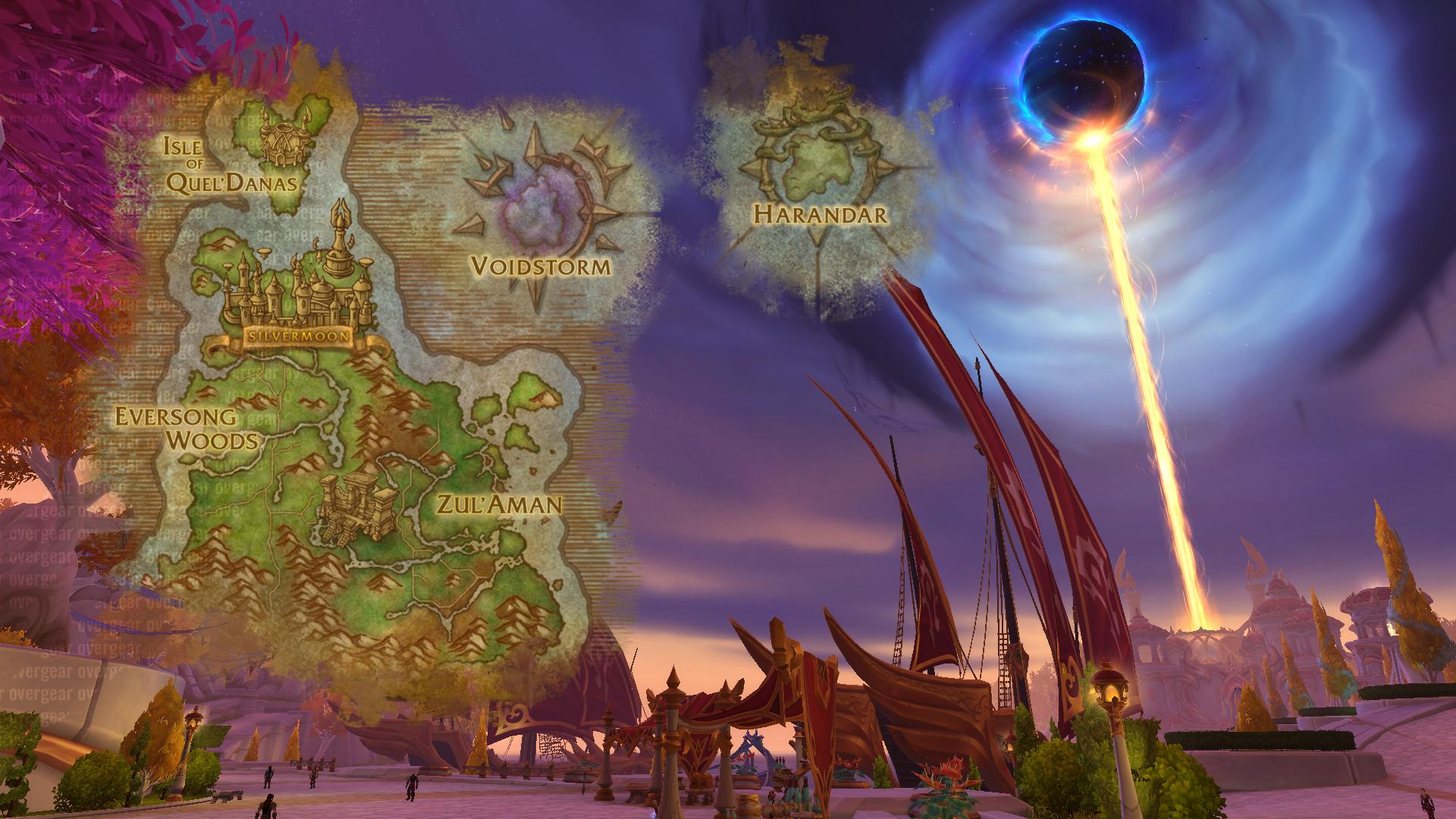1456x819 pixels.
Task: Open Silvermoon city on the map
Action: click(300, 336)
